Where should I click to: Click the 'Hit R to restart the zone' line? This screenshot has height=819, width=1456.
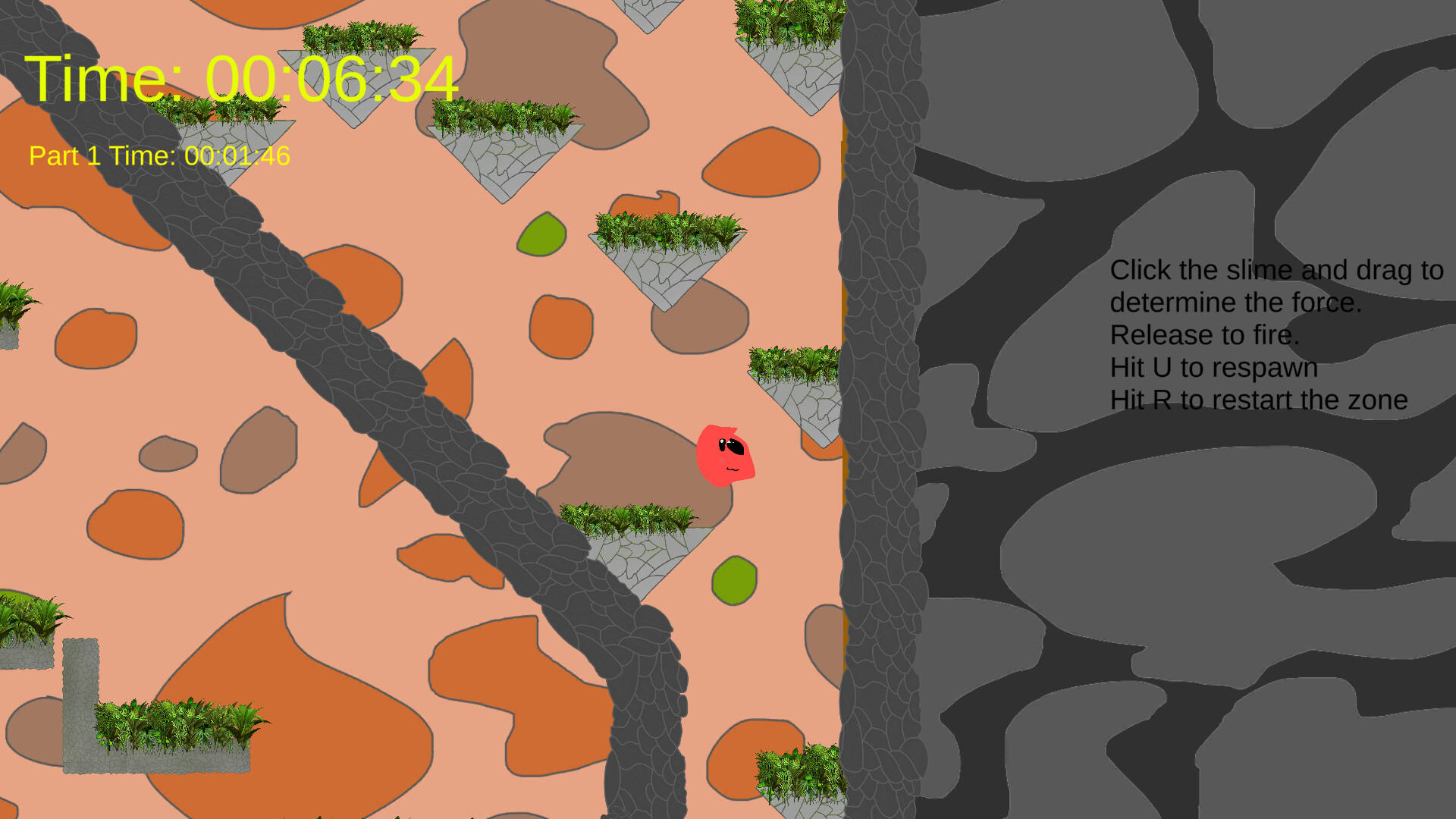pos(1259,400)
